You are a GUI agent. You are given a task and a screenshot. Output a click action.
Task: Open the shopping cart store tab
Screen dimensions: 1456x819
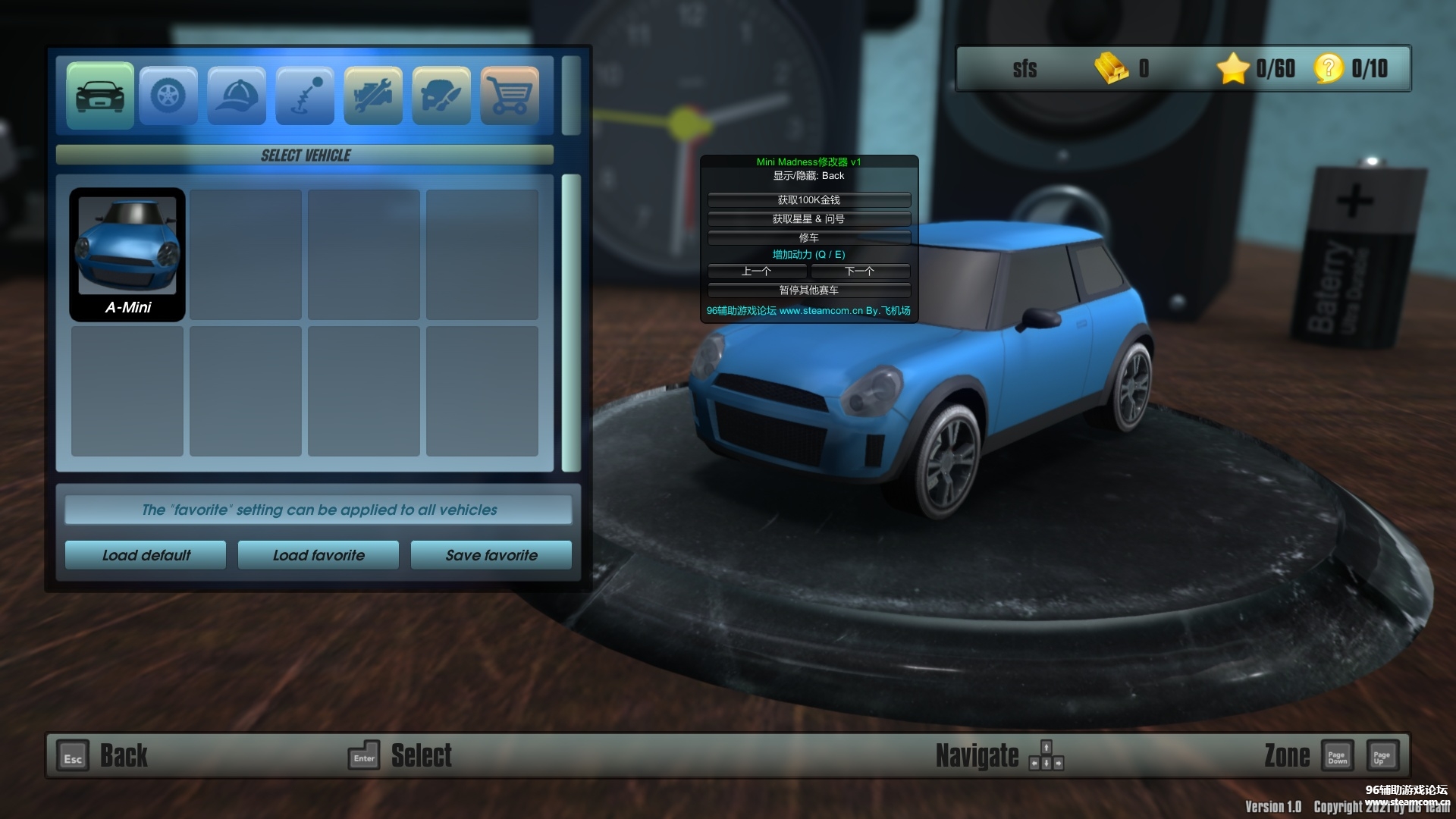(510, 96)
